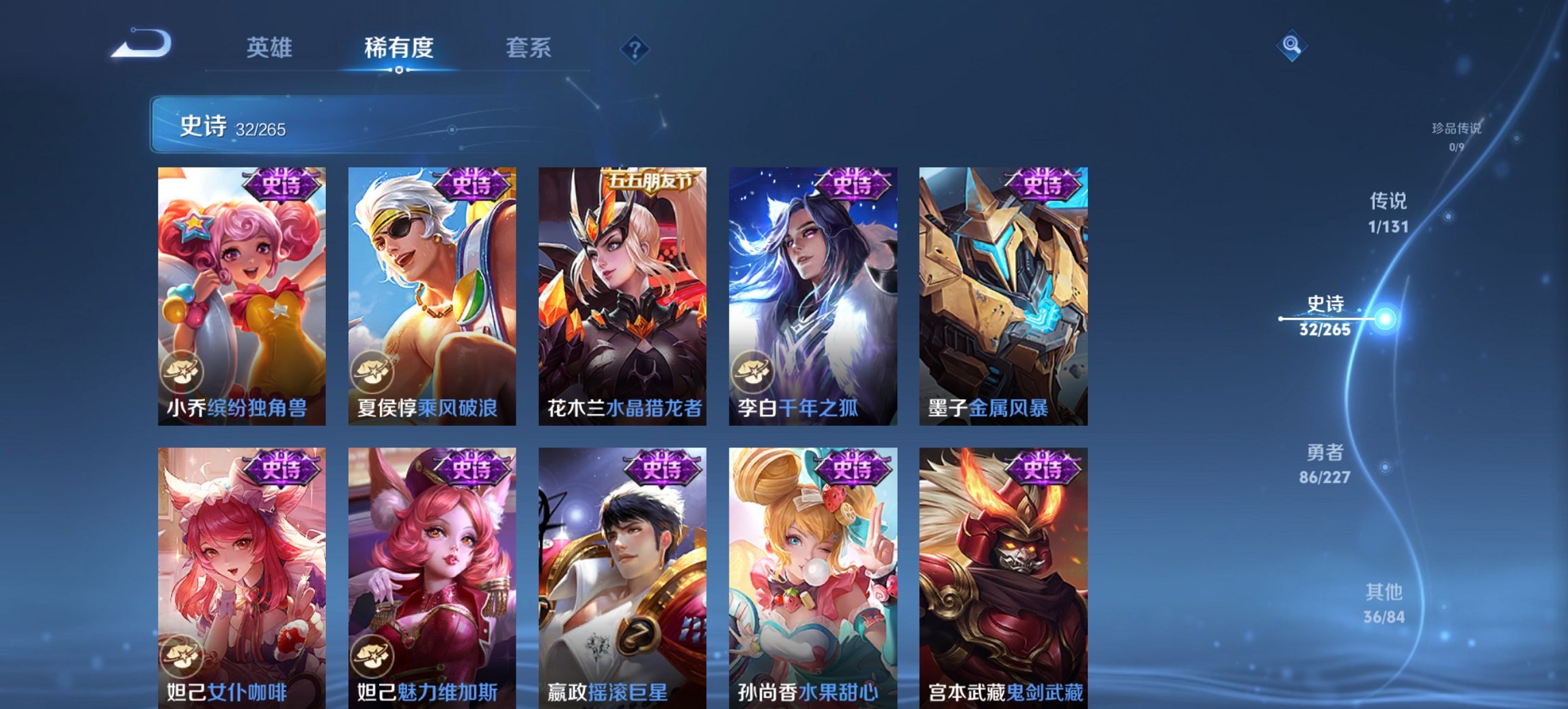
Task: Switch to the 套系 tab
Action: point(529,48)
